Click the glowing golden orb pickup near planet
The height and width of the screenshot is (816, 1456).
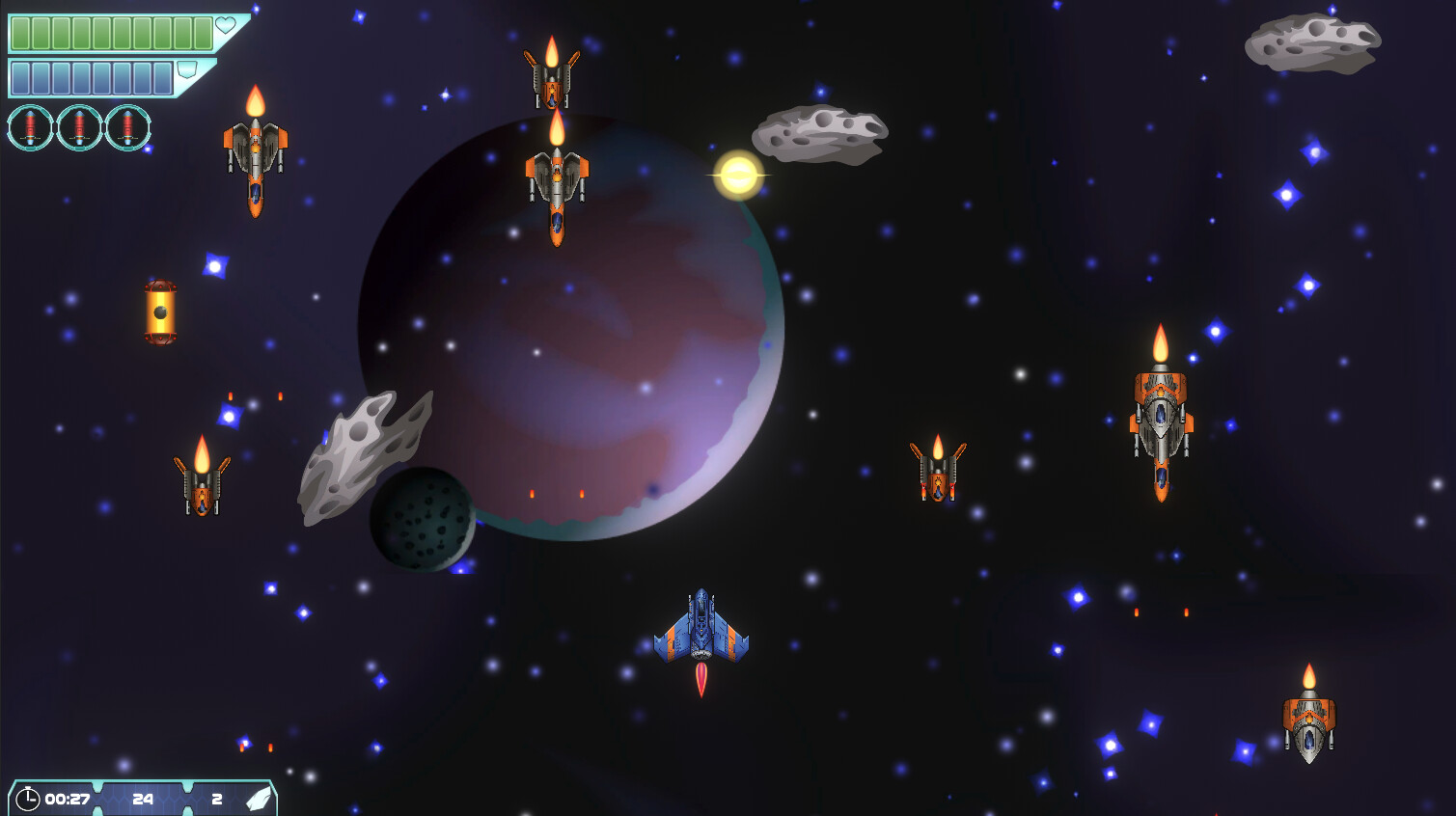(738, 175)
